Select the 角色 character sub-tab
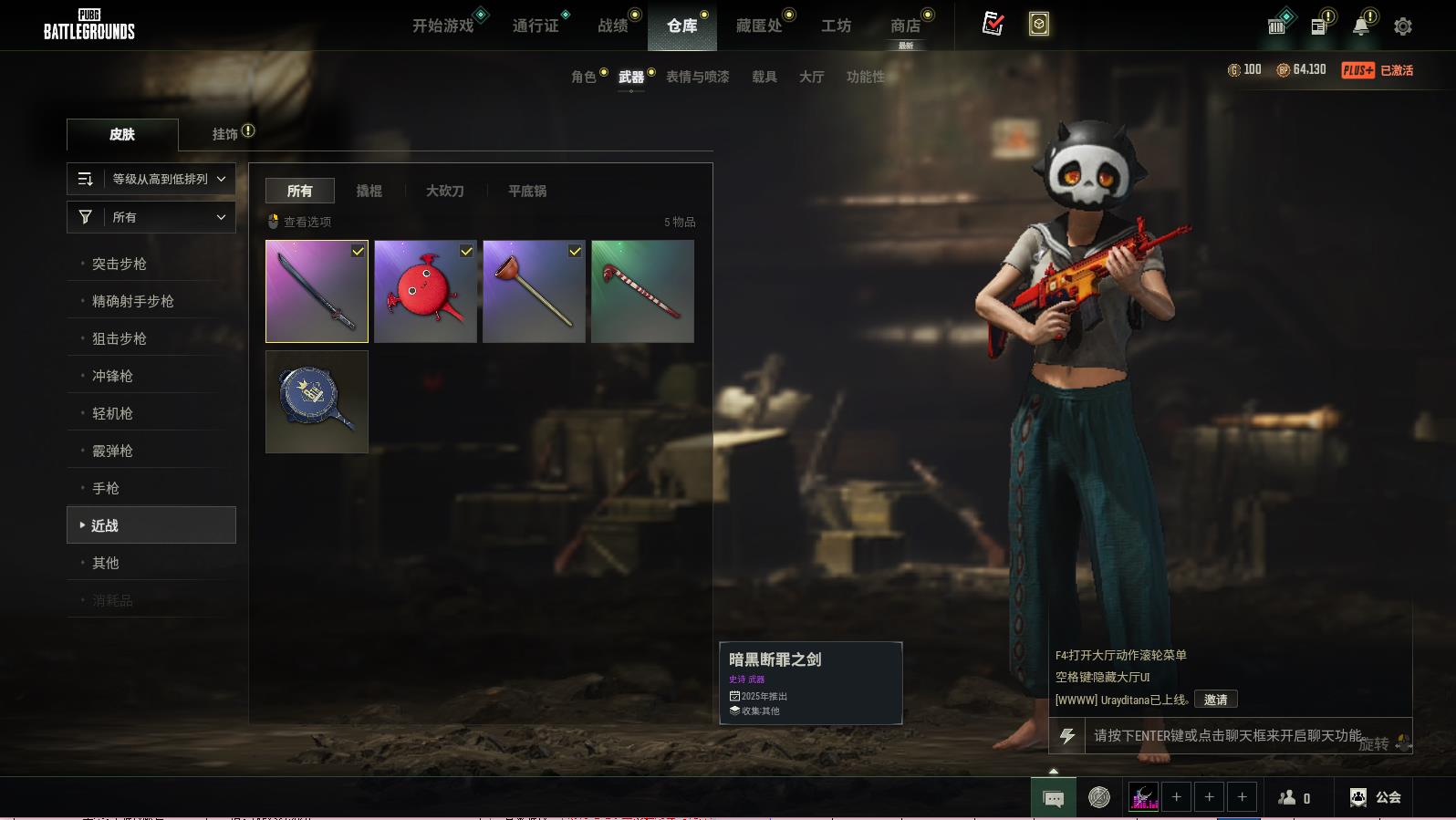 coord(584,77)
